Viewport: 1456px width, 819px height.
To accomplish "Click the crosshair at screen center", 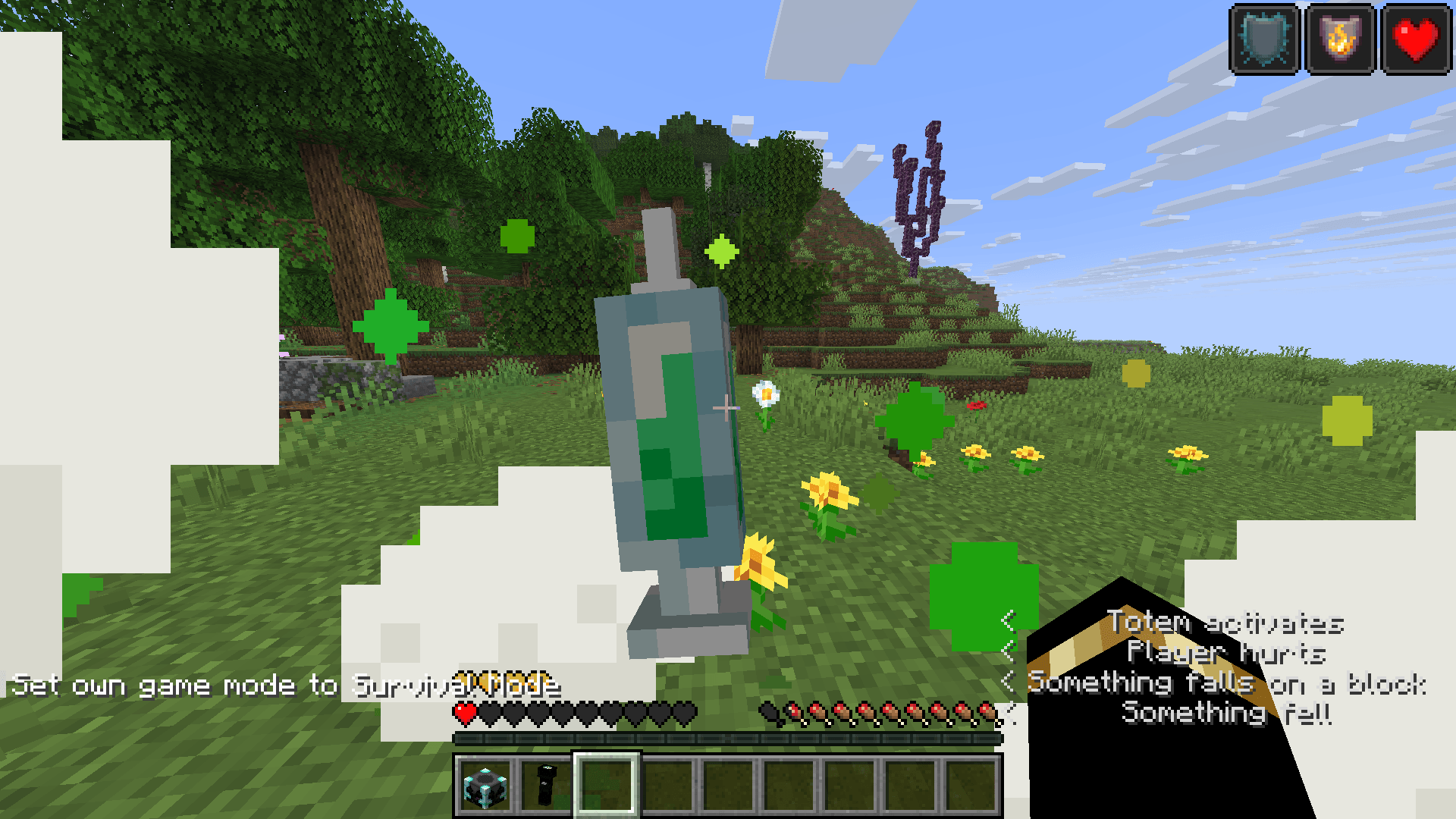I will (726, 408).
